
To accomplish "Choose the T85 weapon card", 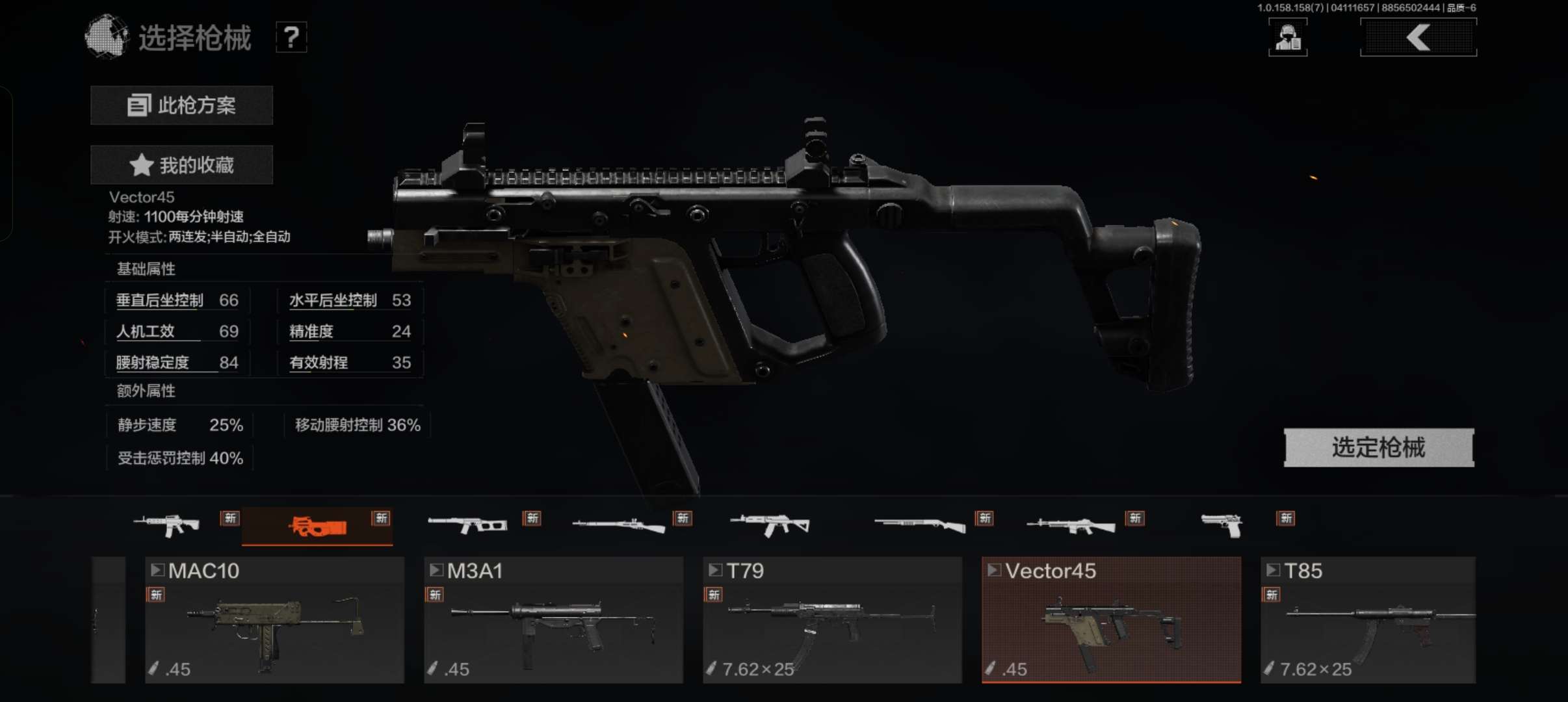I will click(x=1368, y=619).
